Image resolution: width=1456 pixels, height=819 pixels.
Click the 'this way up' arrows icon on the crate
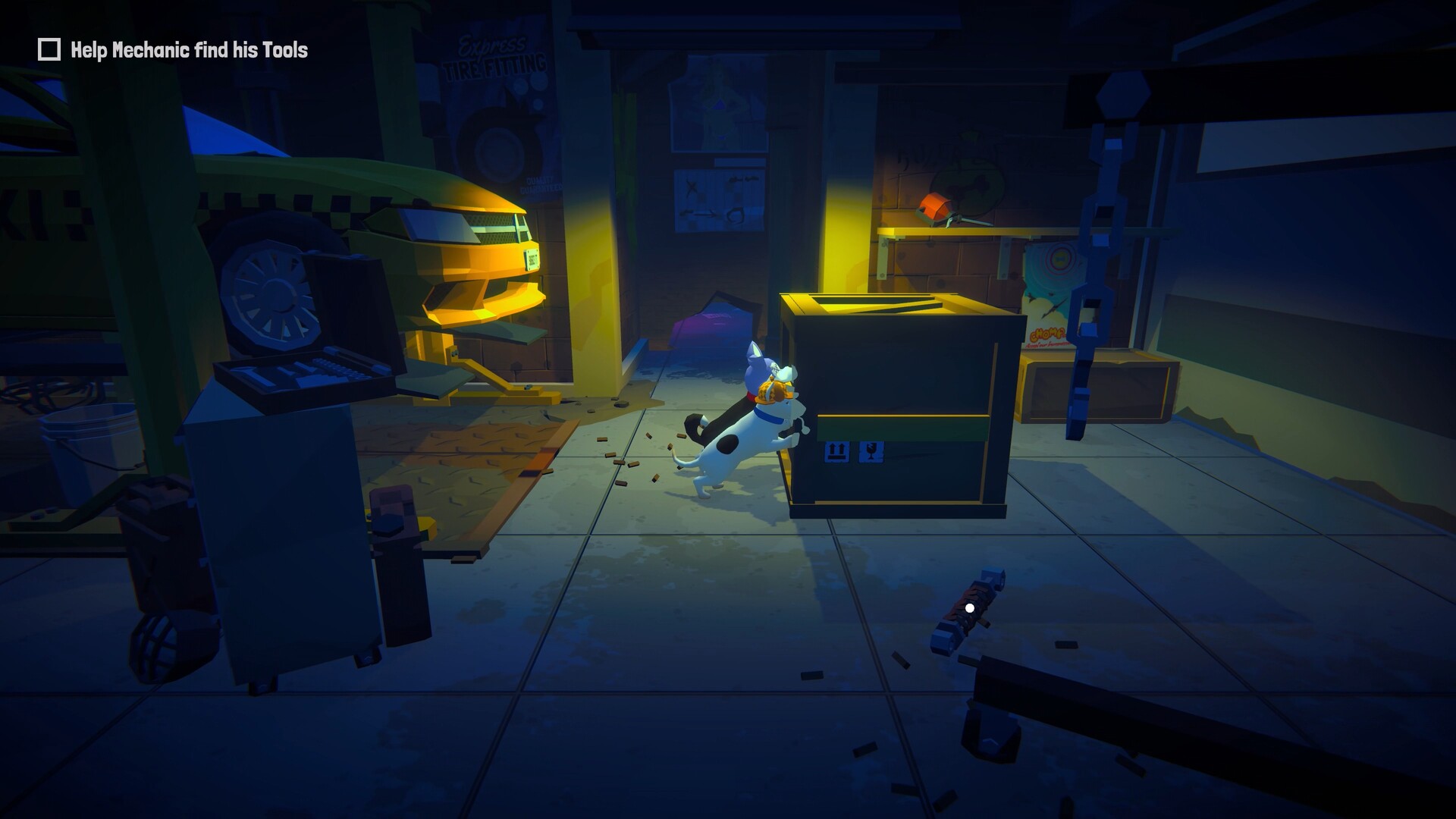click(836, 450)
